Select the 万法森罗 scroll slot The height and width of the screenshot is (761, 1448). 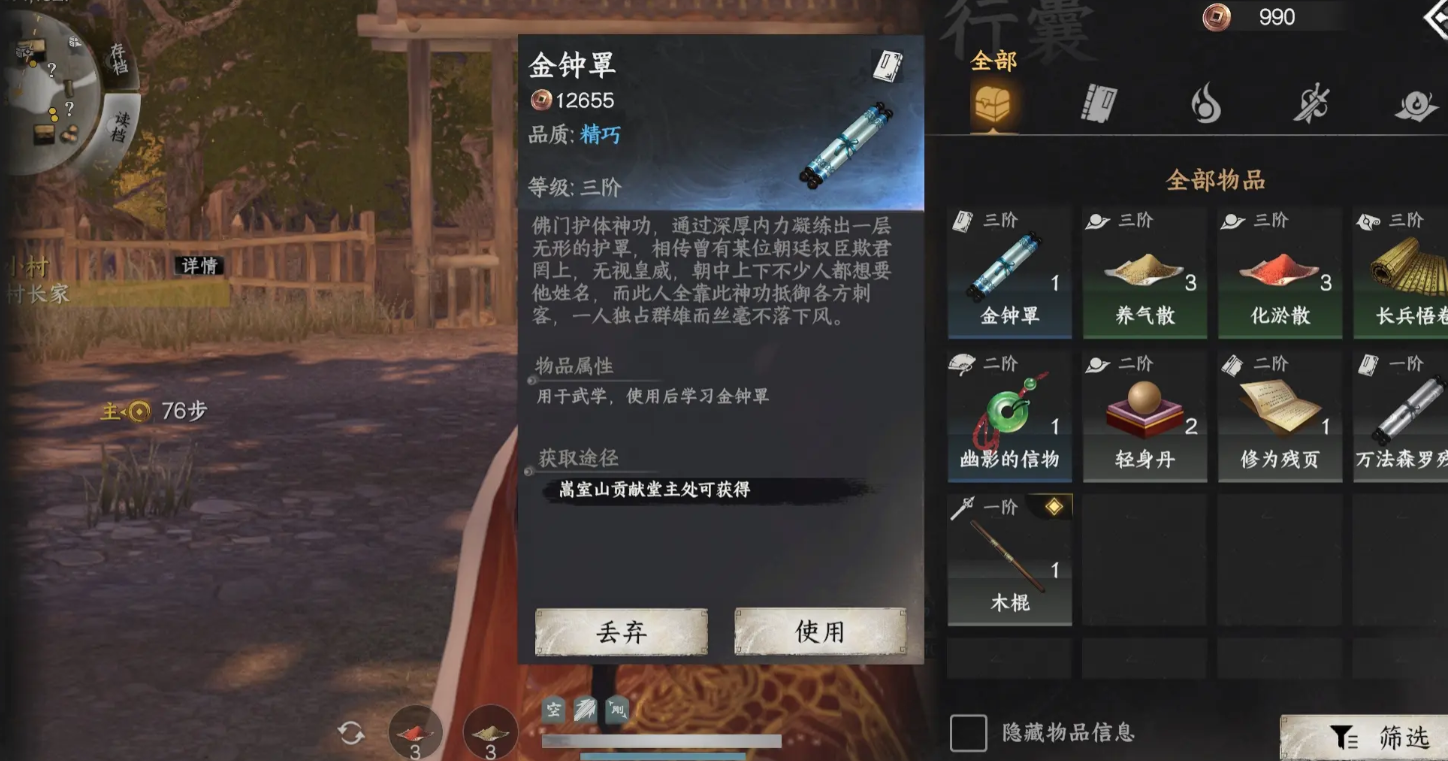click(1402, 416)
